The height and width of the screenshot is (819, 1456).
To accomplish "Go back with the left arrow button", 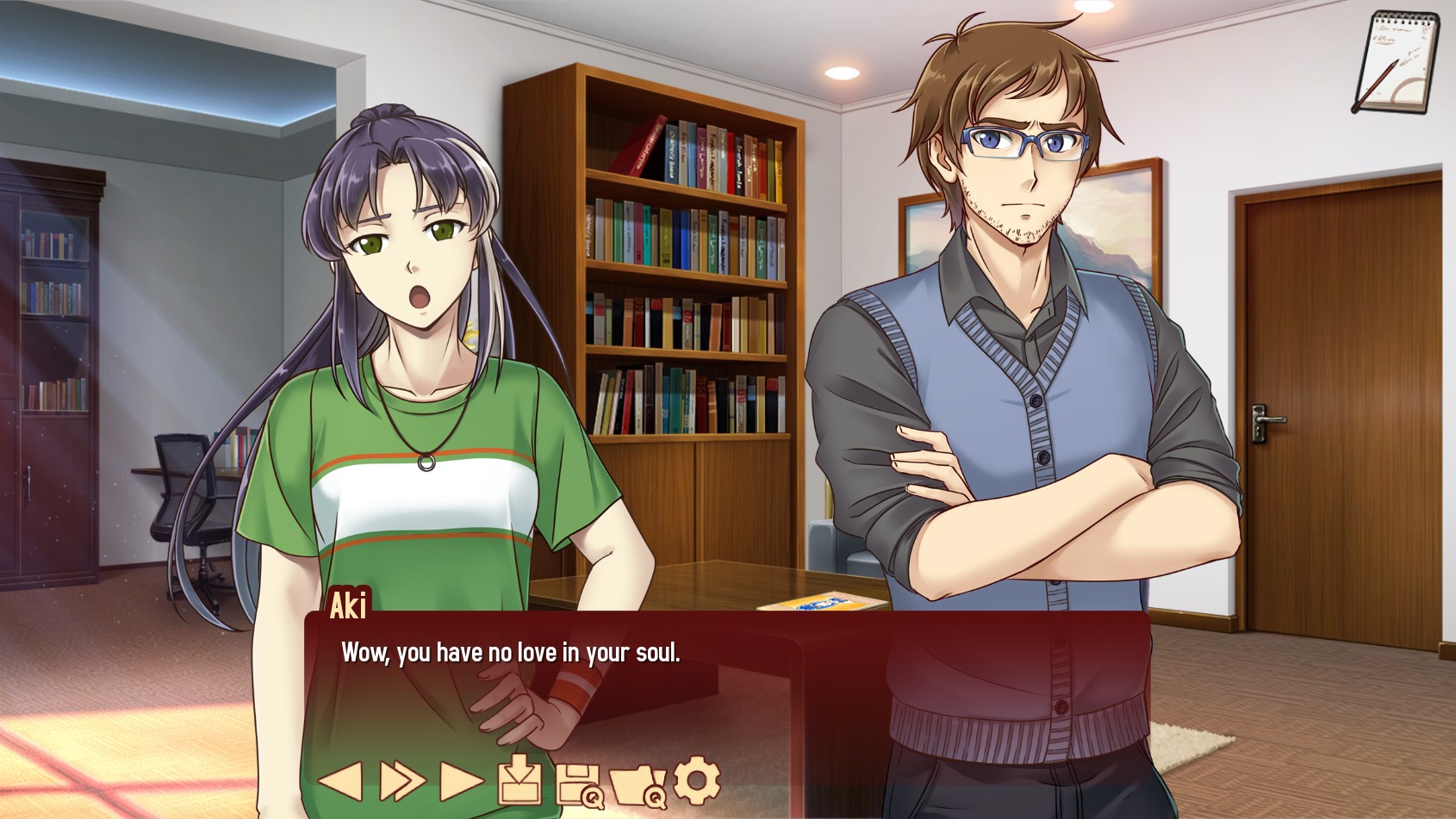I will (x=341, y=781).
